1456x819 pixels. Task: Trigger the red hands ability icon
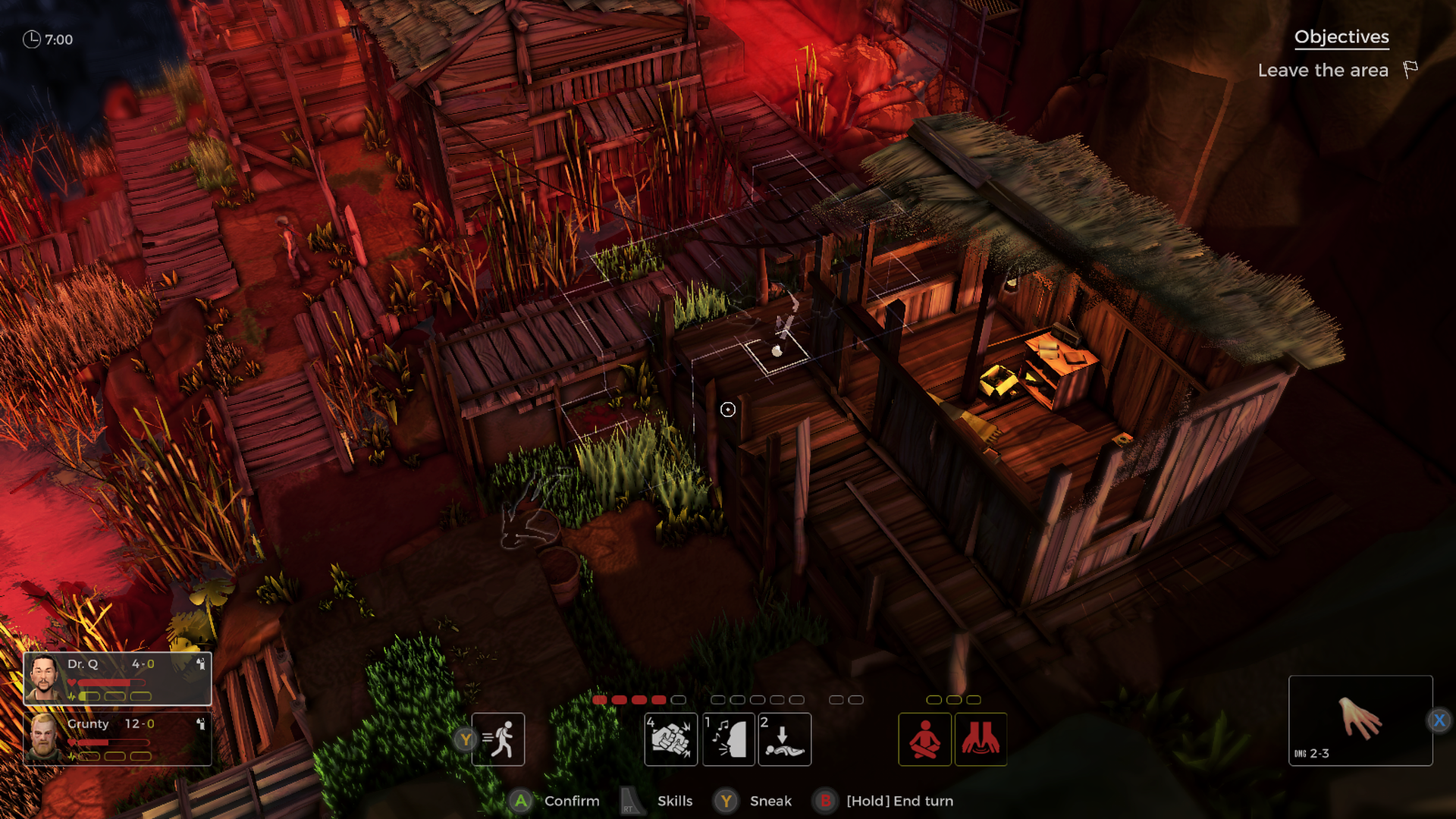pos(981,739)
